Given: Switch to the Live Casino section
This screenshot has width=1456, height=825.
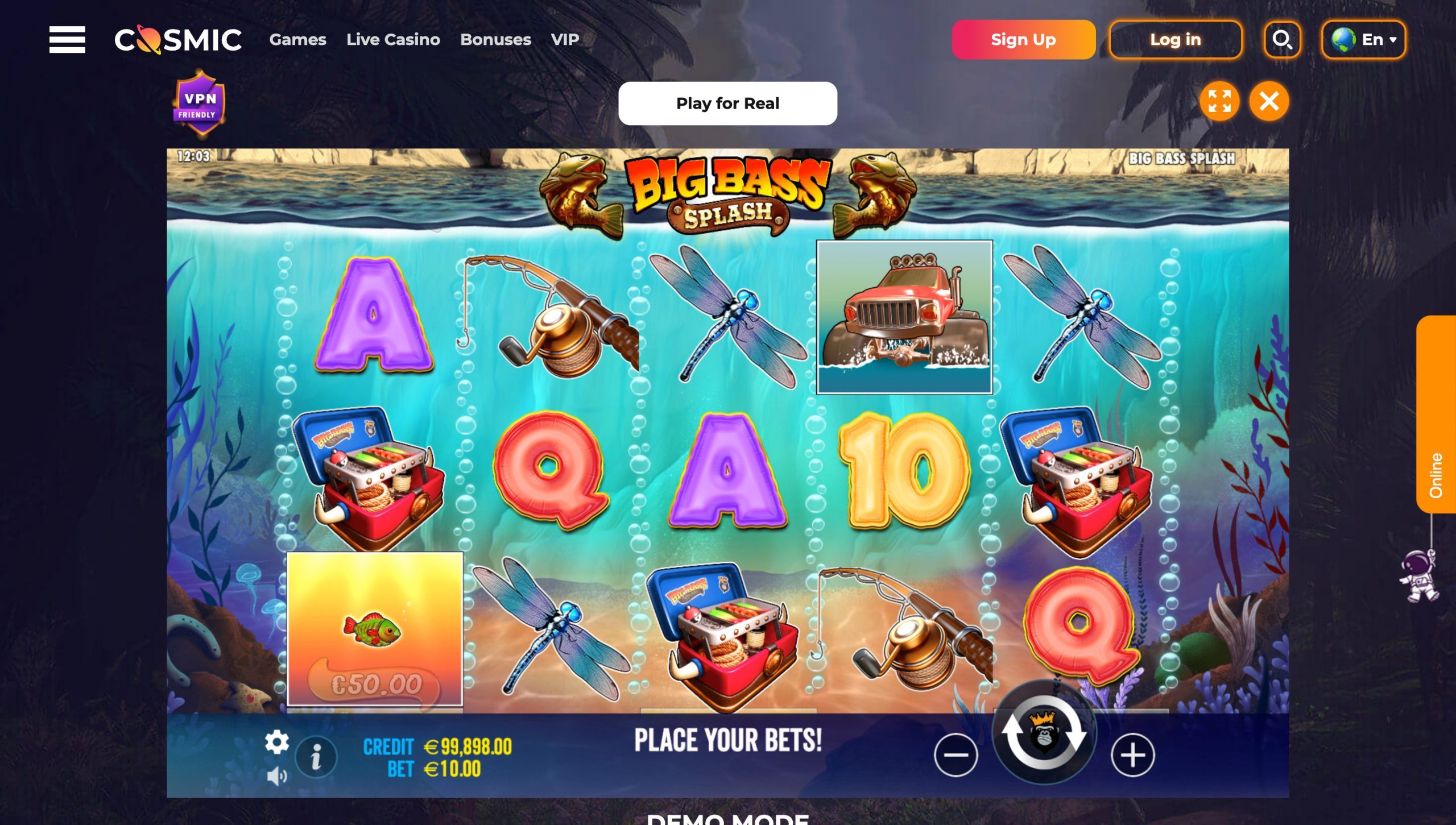Looking at the screenshot, I should coord(393,39).
